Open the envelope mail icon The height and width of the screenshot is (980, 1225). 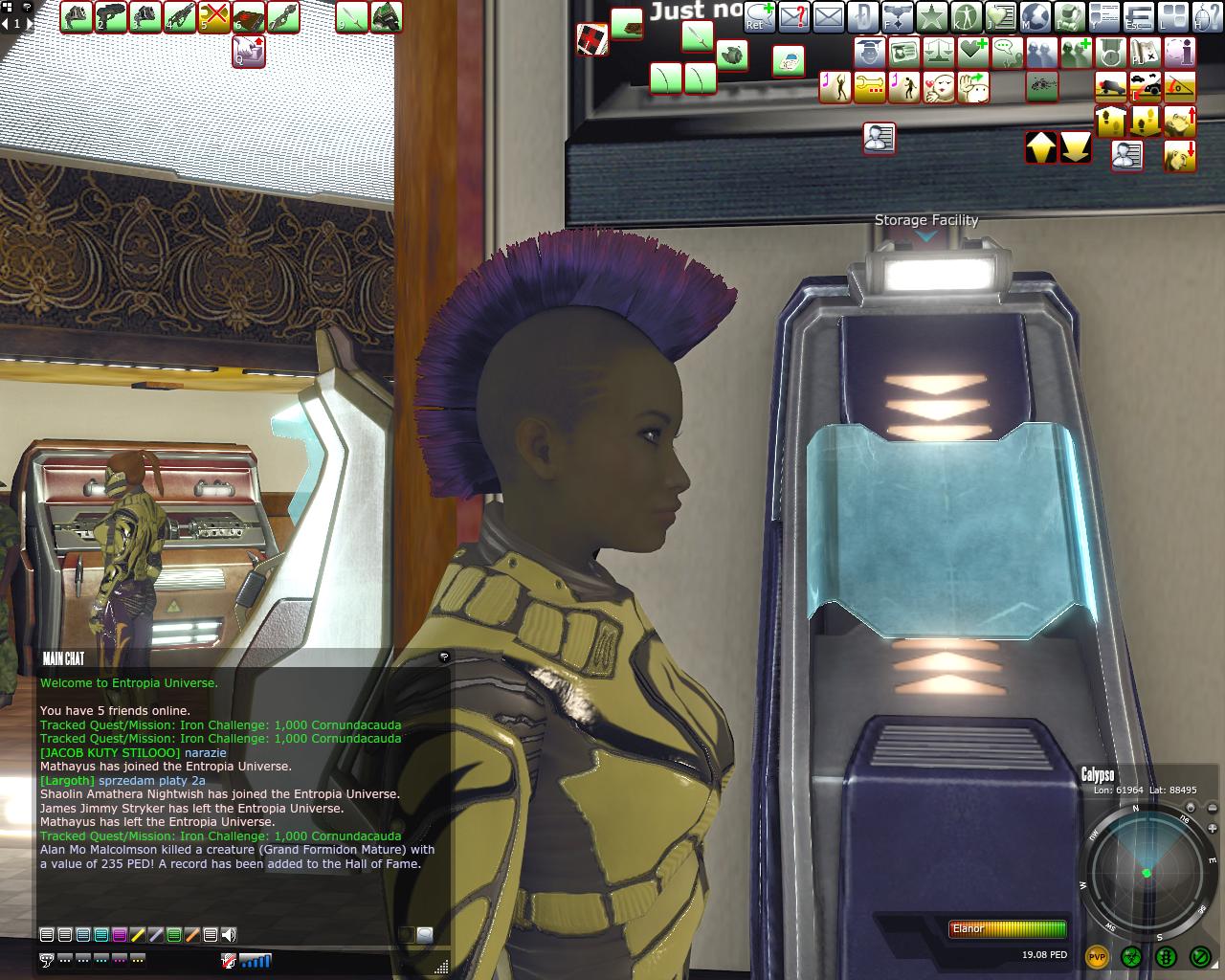pyautogui.click(x=828, y=16)
